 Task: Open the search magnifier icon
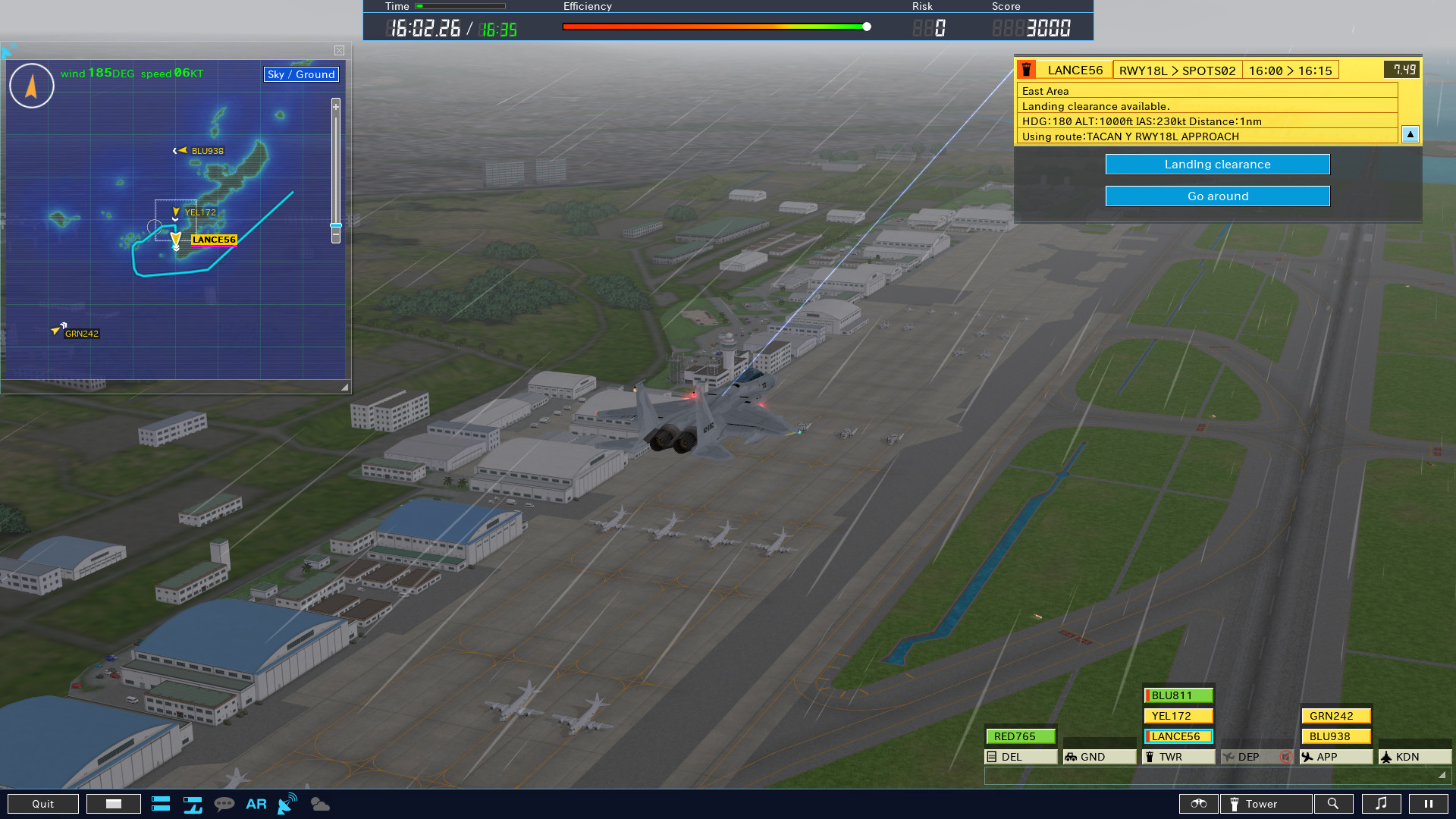click(x=1334, y=804)
